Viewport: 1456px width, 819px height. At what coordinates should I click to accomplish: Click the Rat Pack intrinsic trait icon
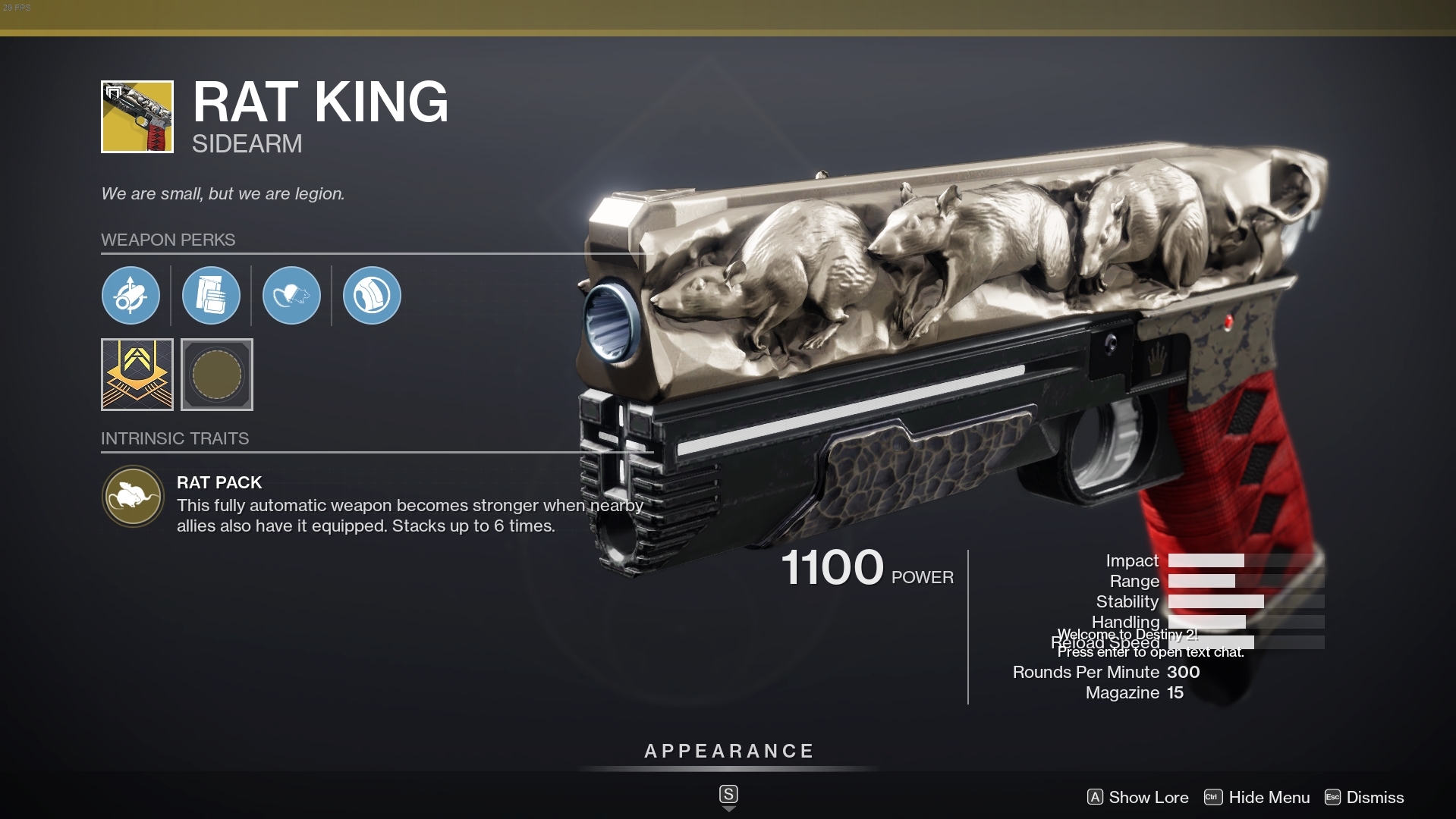(133, 497)
